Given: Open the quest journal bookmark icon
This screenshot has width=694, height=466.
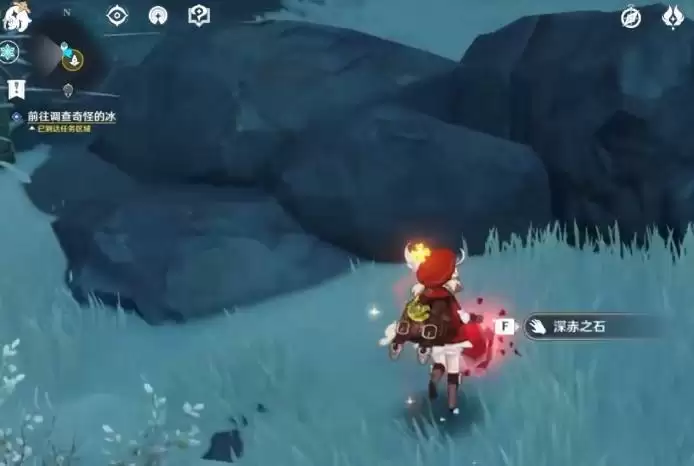Looking at the screenshot, I should click(16, 89).
